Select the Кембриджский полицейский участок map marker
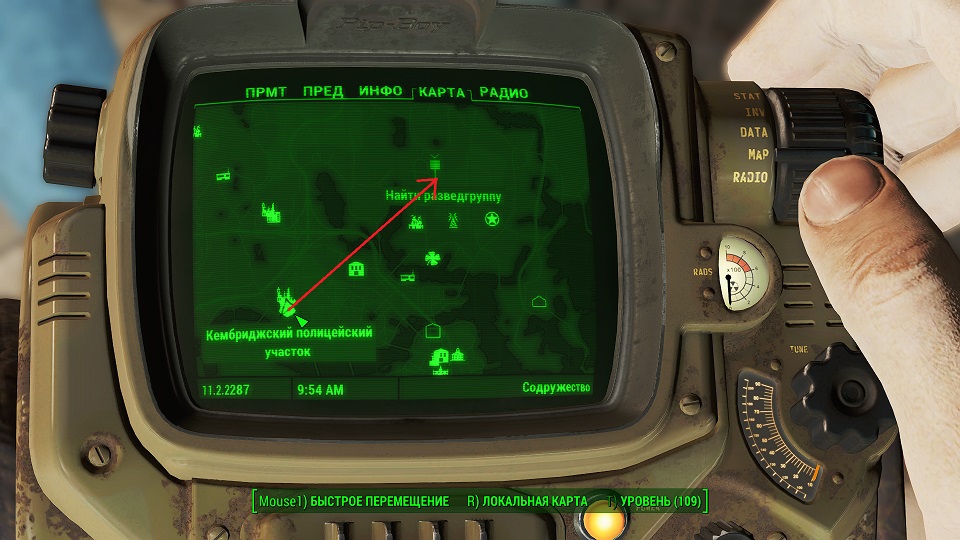This screenshot has width=960, height=540. [x=286, y=298]
